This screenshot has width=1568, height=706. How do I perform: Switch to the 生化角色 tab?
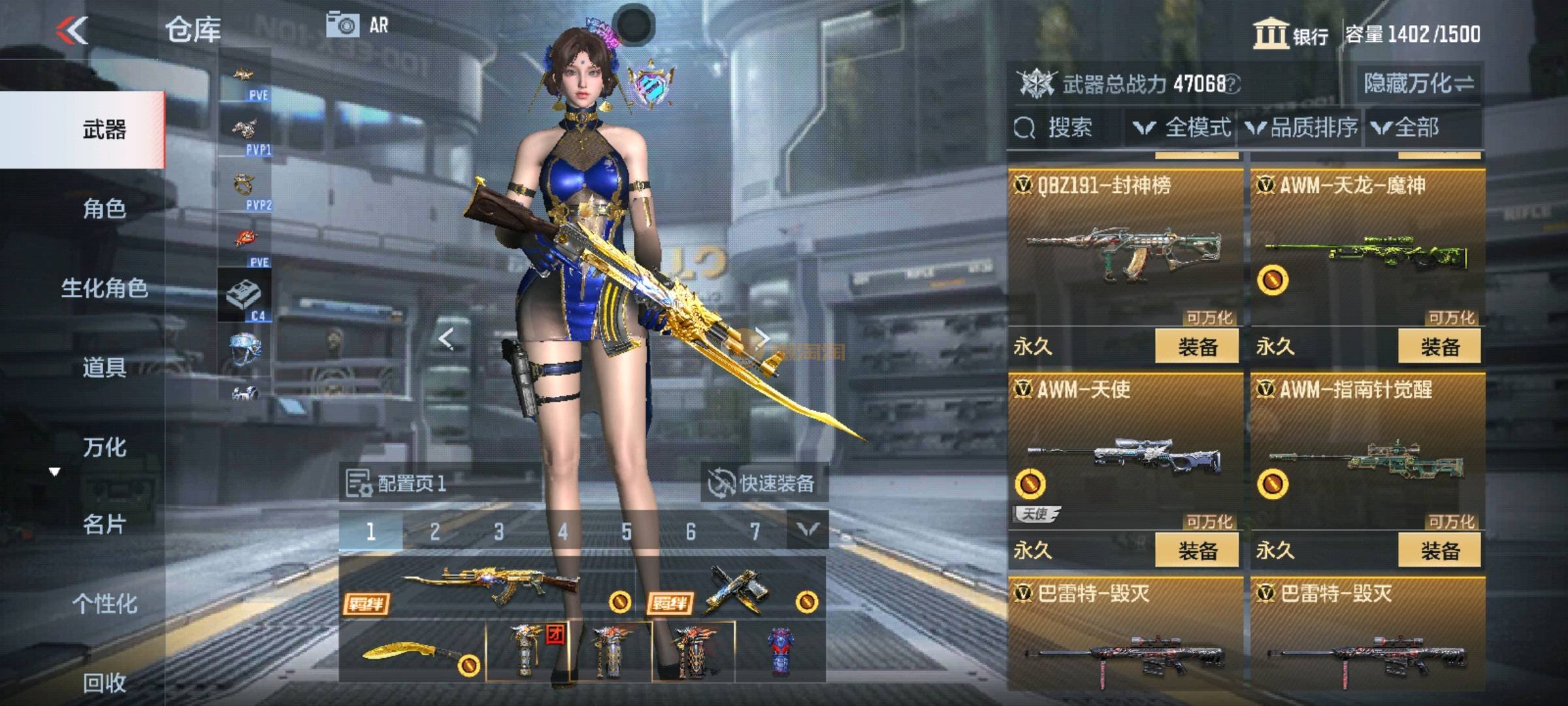pos(104,288)
